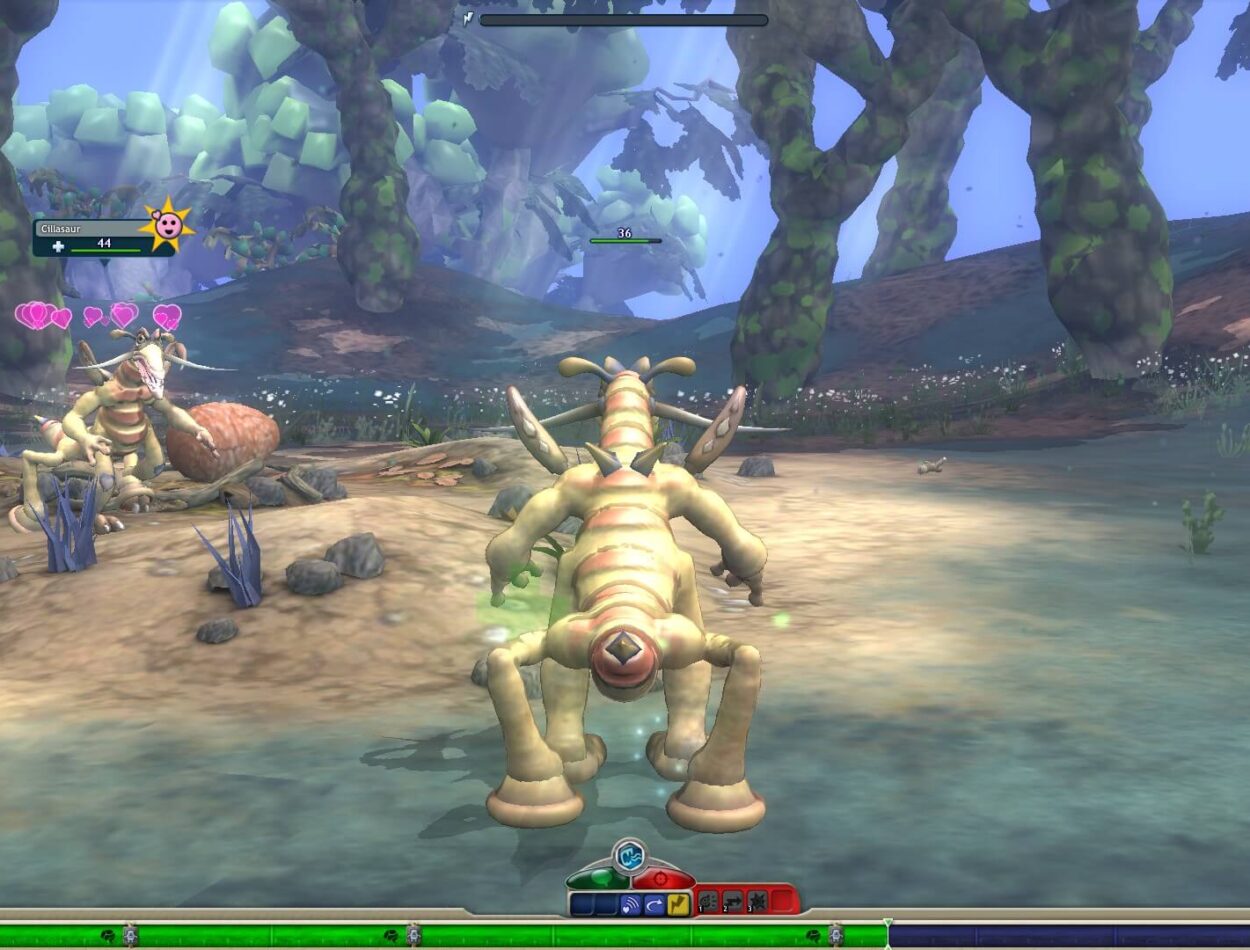Select attack ability slot number 1
This screenshot has width=1250, height=950.
coord(709,902)
